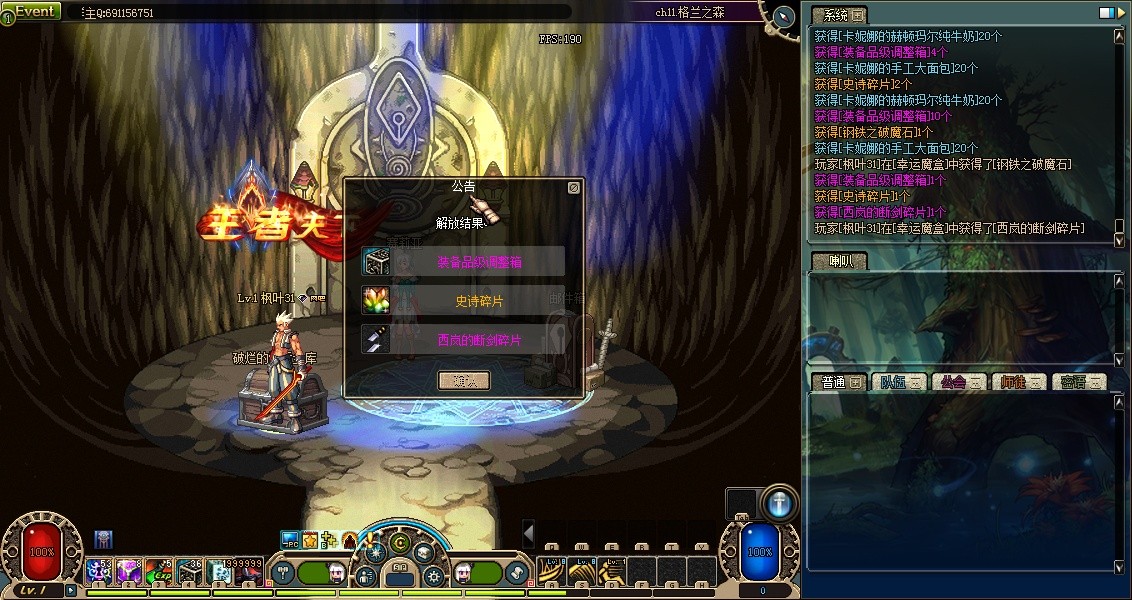1132x600 pixels.
Task: Switch to the 密语 whisper channel
Action: 1078,382
